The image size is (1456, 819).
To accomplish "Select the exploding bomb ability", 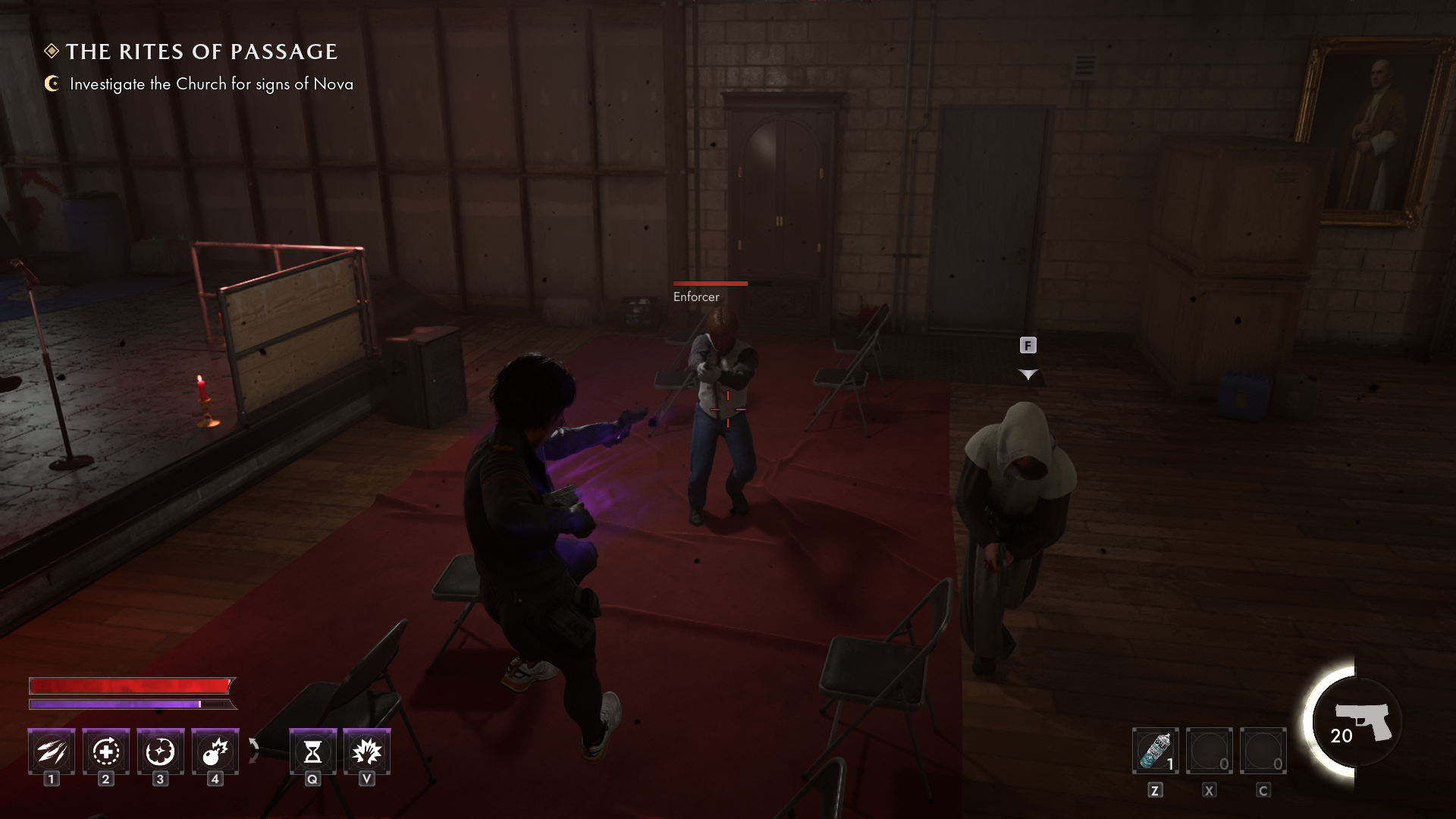I will pyautogui.click(x=215, y=752).
